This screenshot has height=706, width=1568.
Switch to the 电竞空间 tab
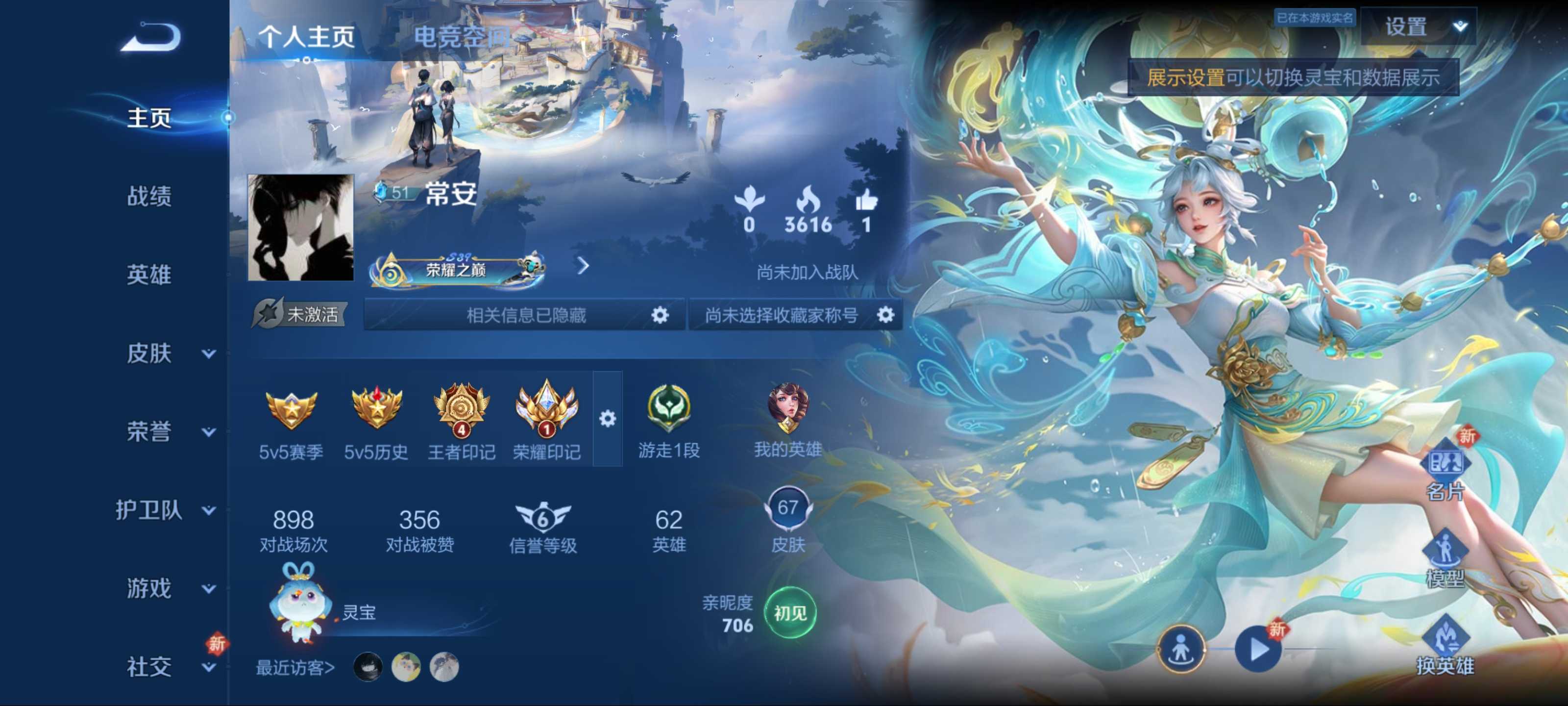click(x=462, y=37)
